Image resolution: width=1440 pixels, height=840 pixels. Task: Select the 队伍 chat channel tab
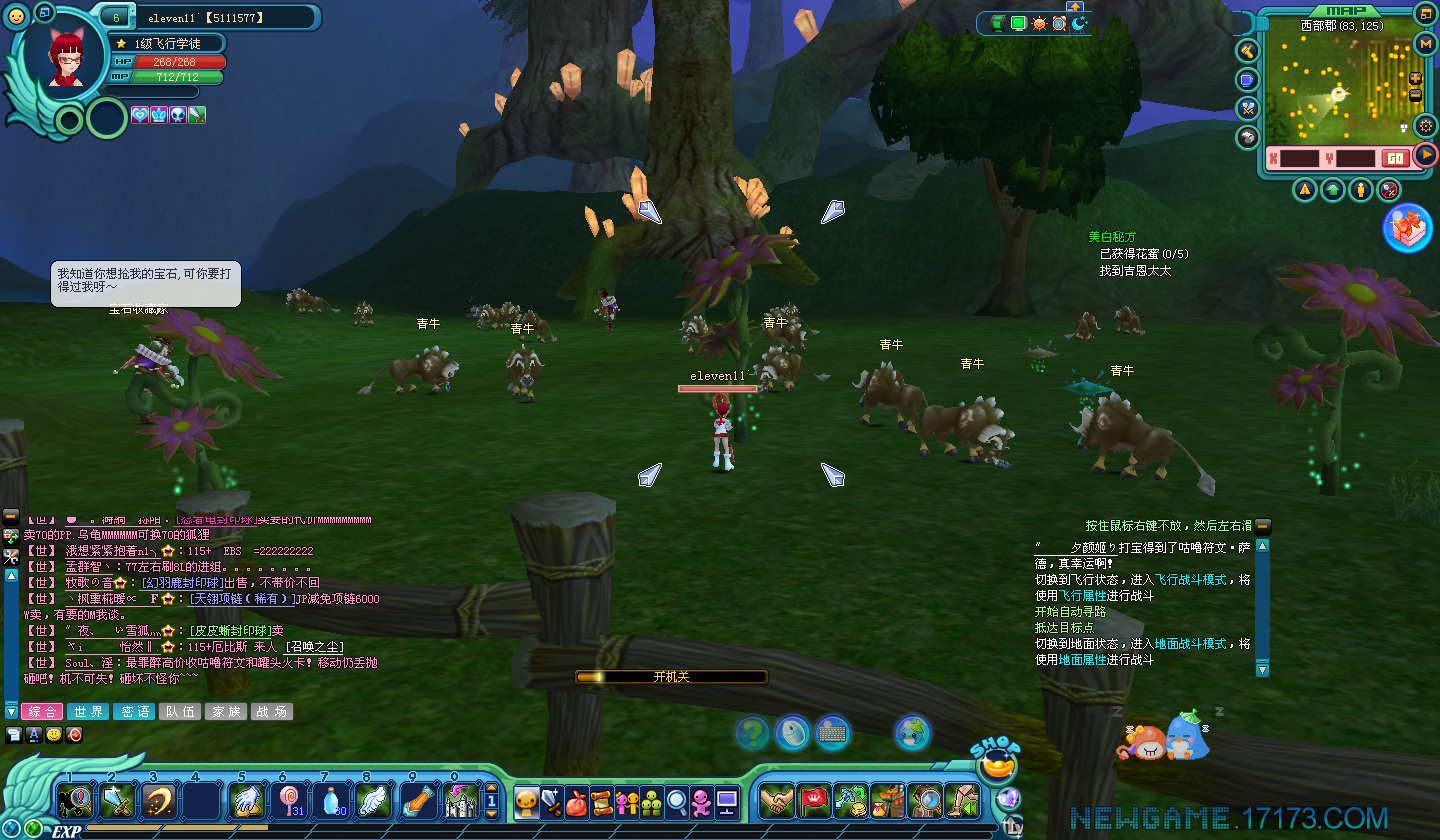point(180,712)
